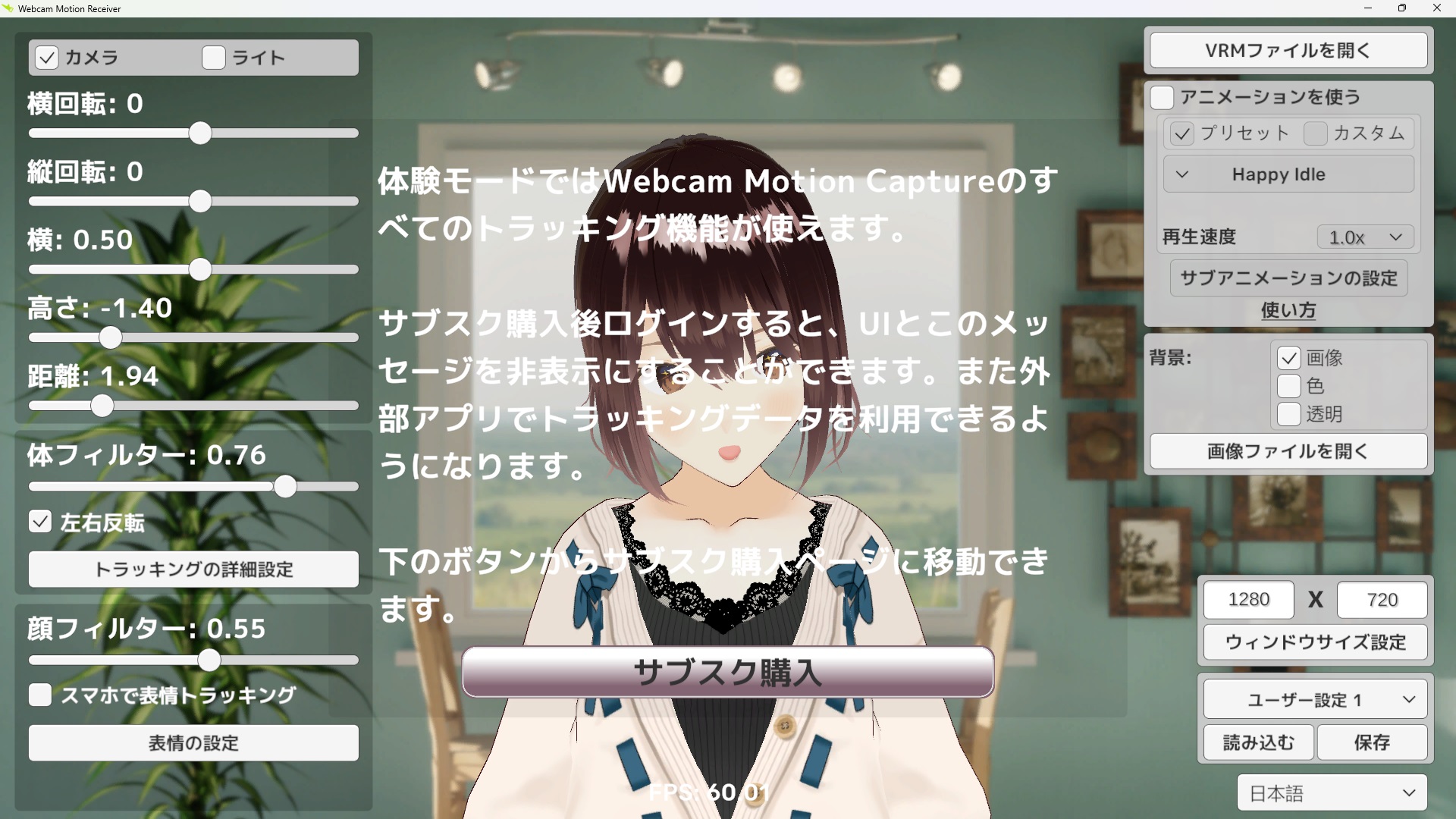Click the サブスク購入 button
Screen dimensions: 1456x819
tap(727, 672)
